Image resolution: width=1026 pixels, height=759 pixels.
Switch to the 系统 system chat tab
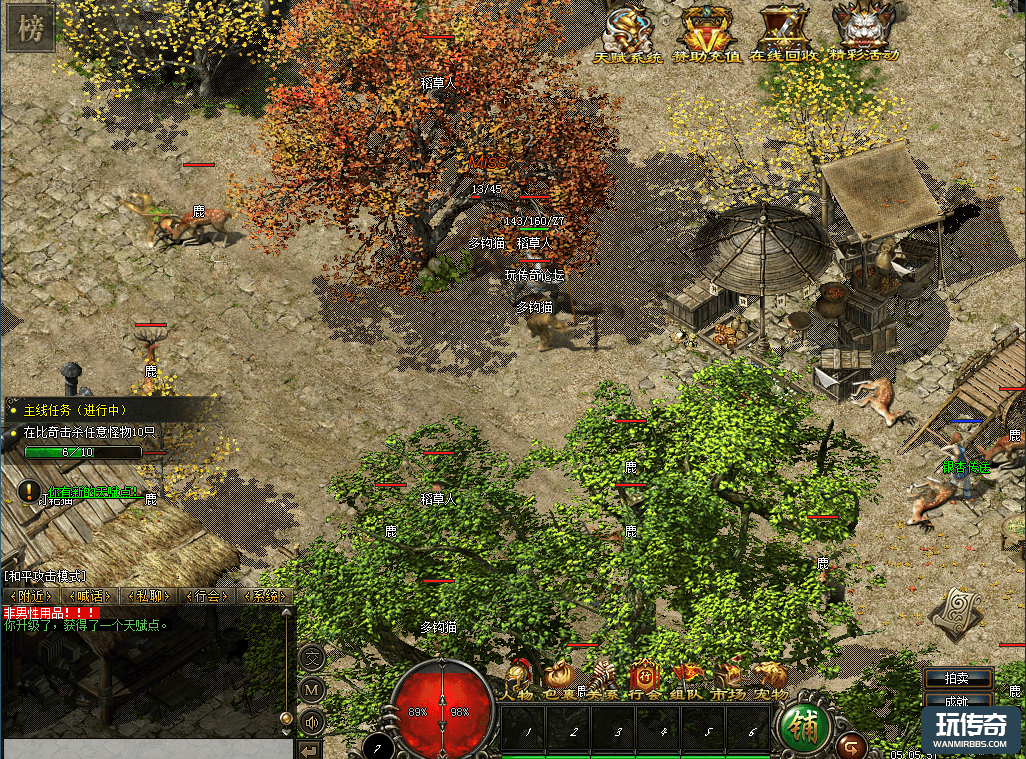pos(265,596)
